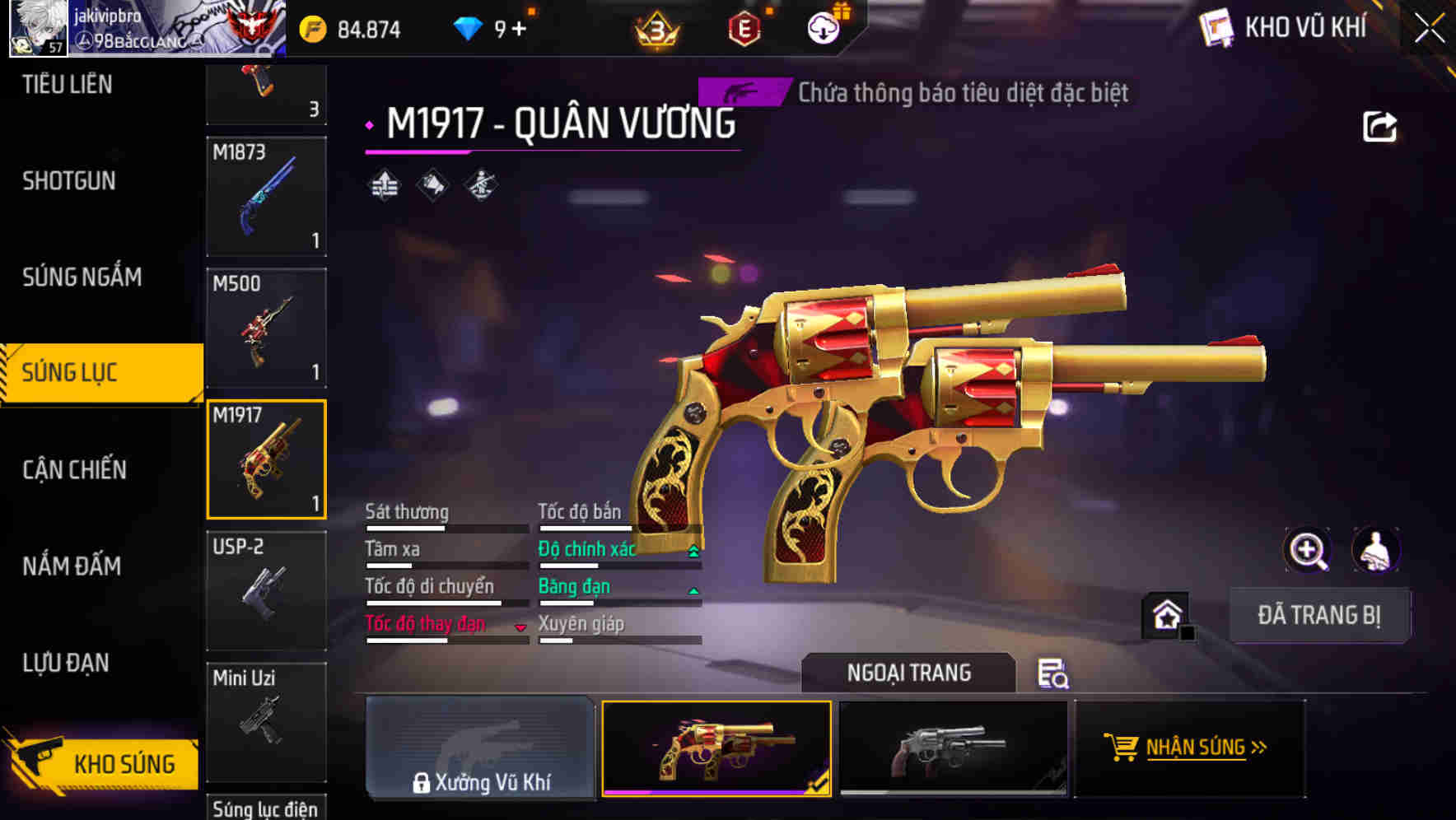Viewport: 1456px width, 820px height.
Task: Open the cloud gift download icon in top bar
Action: [x=824, y=27]
